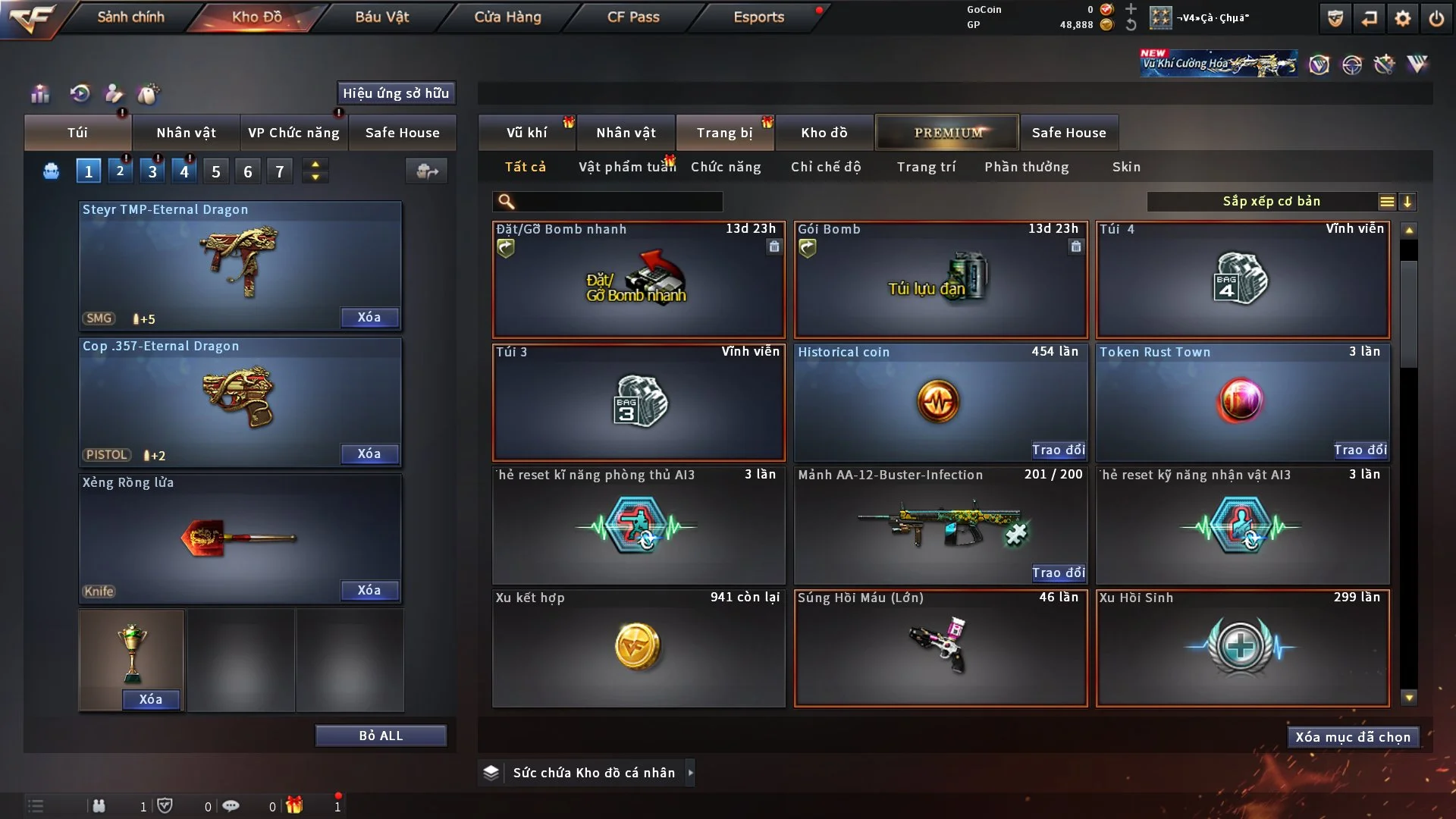Pick the Túi 4 bag item
Image resolution: width=1456 pixels, height=819 pixels.
(x=1242, y=281)
